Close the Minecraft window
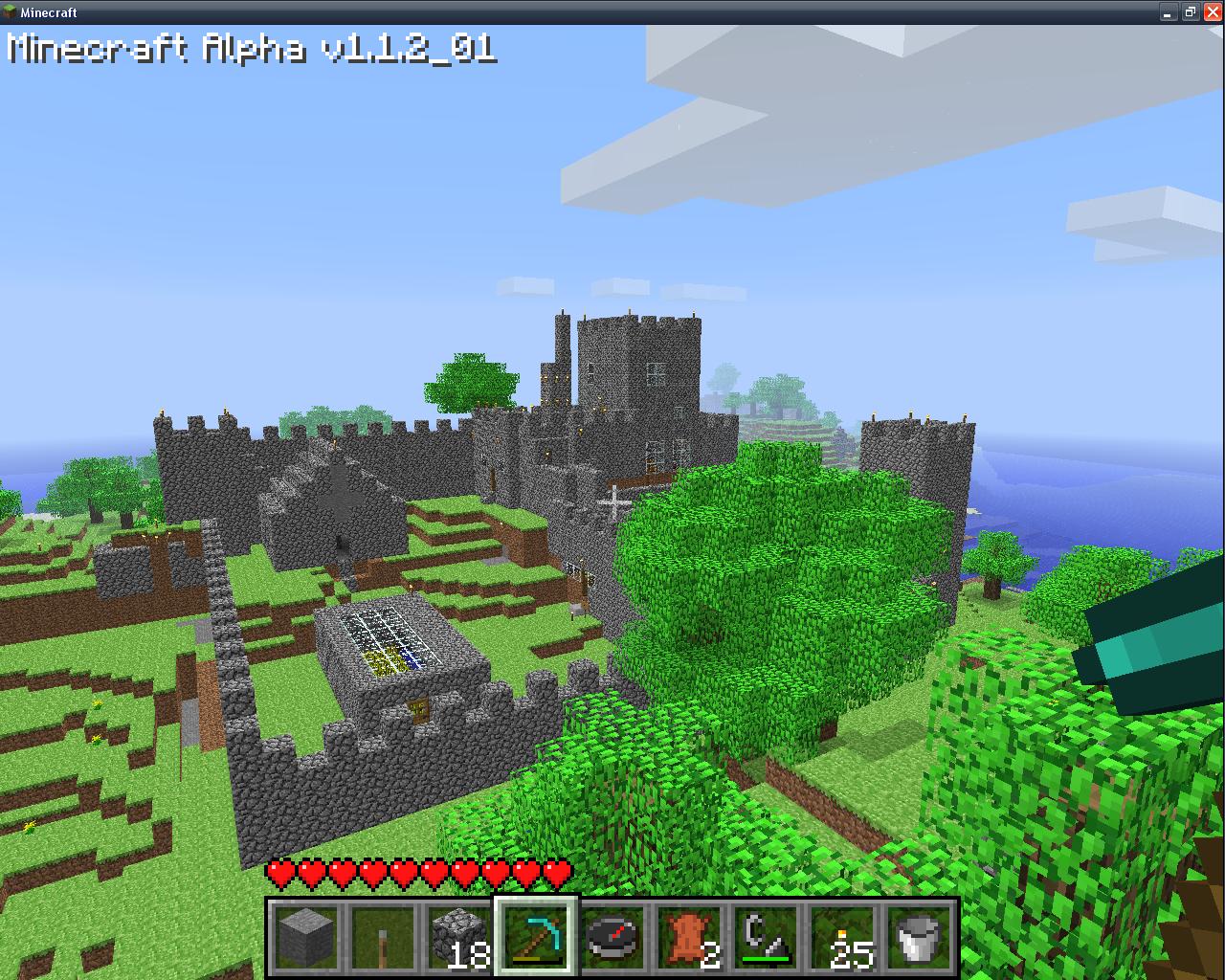This screenshot has width=1225, height=980. pyautogui.click(x=1212, y=12)
